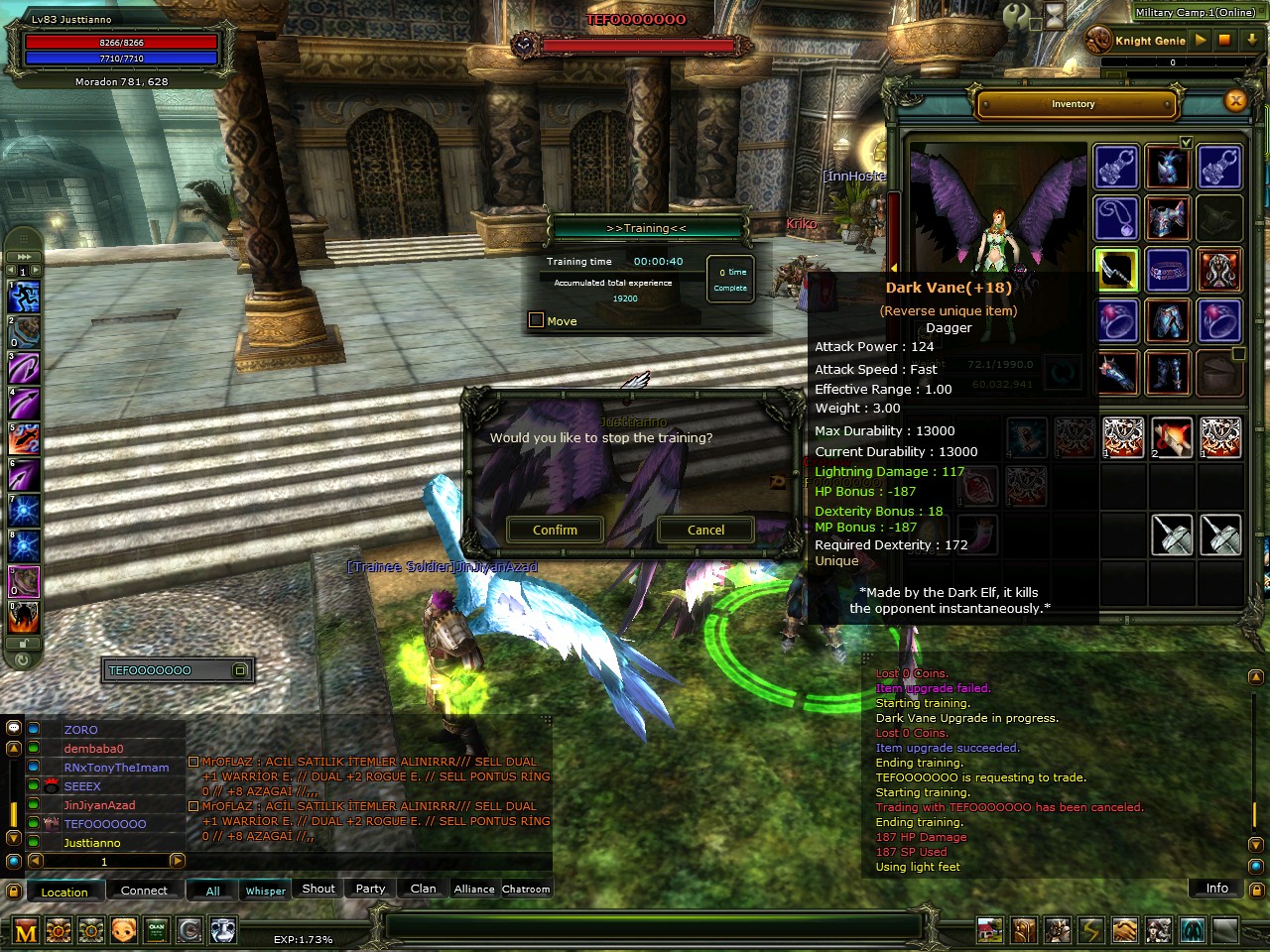Switch to the Shout chat tab
Screen dimensions: 1270x952
318,889
